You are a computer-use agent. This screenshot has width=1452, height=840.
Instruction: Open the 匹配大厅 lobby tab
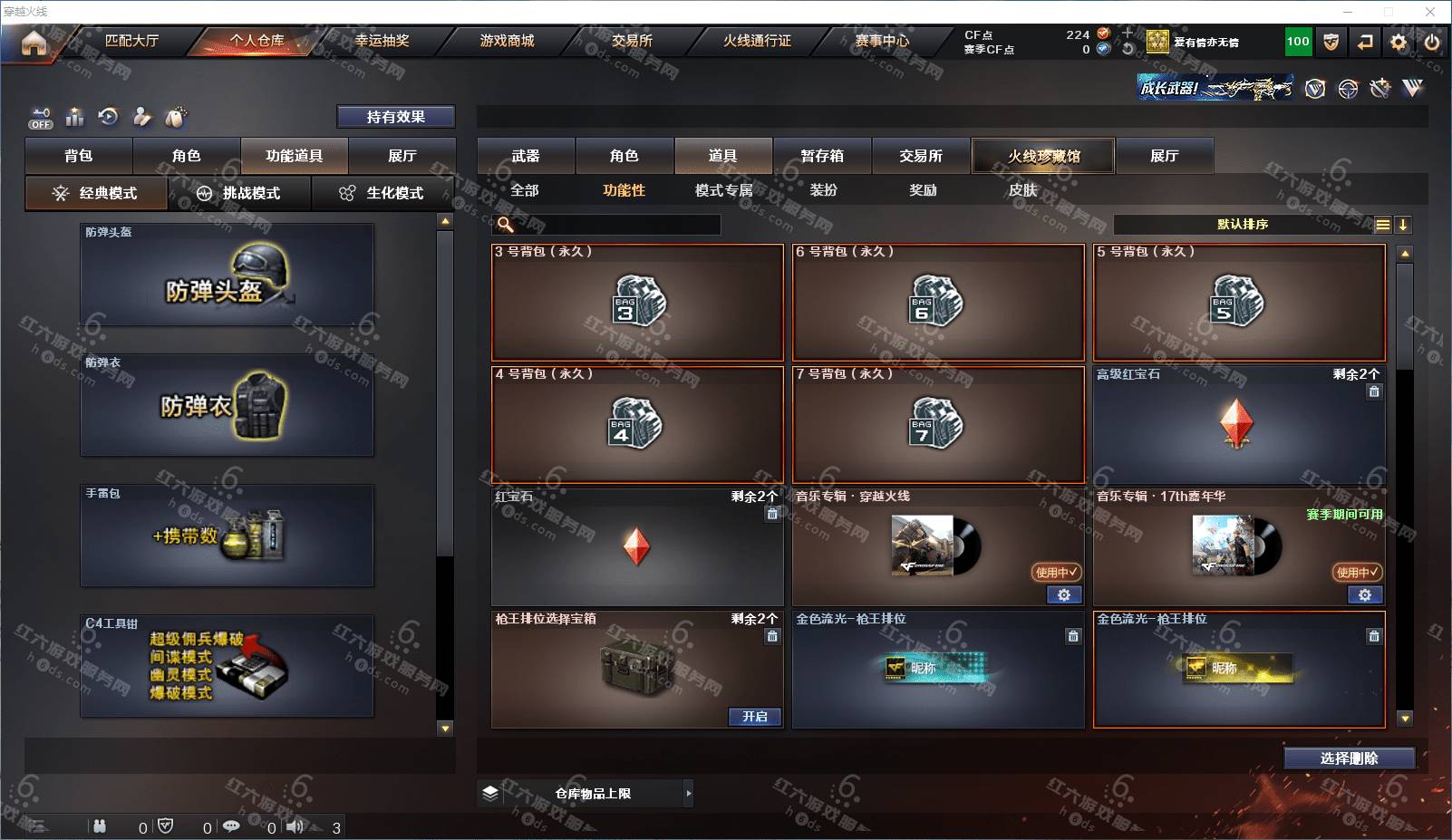pos(131,41)
